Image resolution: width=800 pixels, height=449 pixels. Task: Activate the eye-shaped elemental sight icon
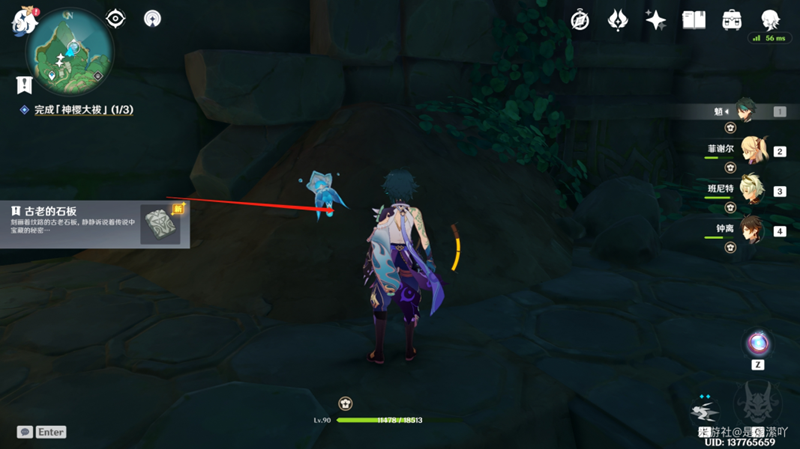coord(116,18)
